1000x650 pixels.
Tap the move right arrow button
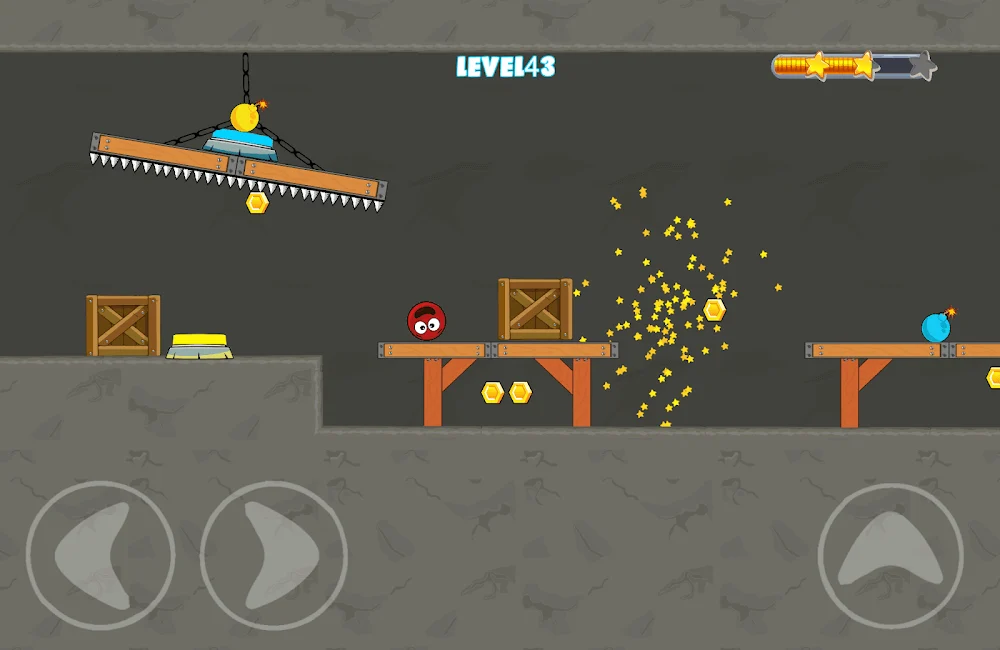[274, 556]
